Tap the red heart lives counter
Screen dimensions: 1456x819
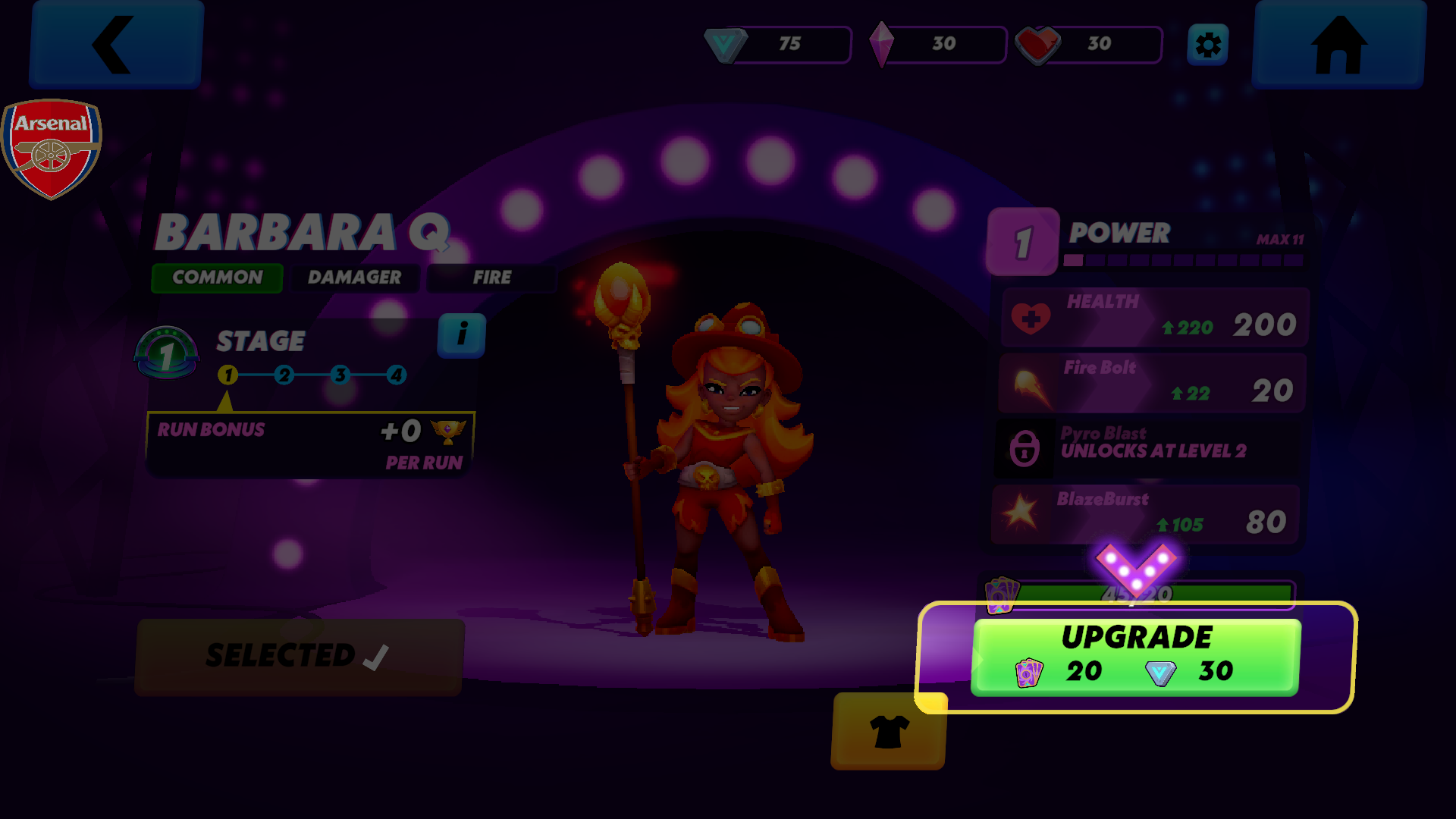pyautogui.click(x=1089, y=45)
